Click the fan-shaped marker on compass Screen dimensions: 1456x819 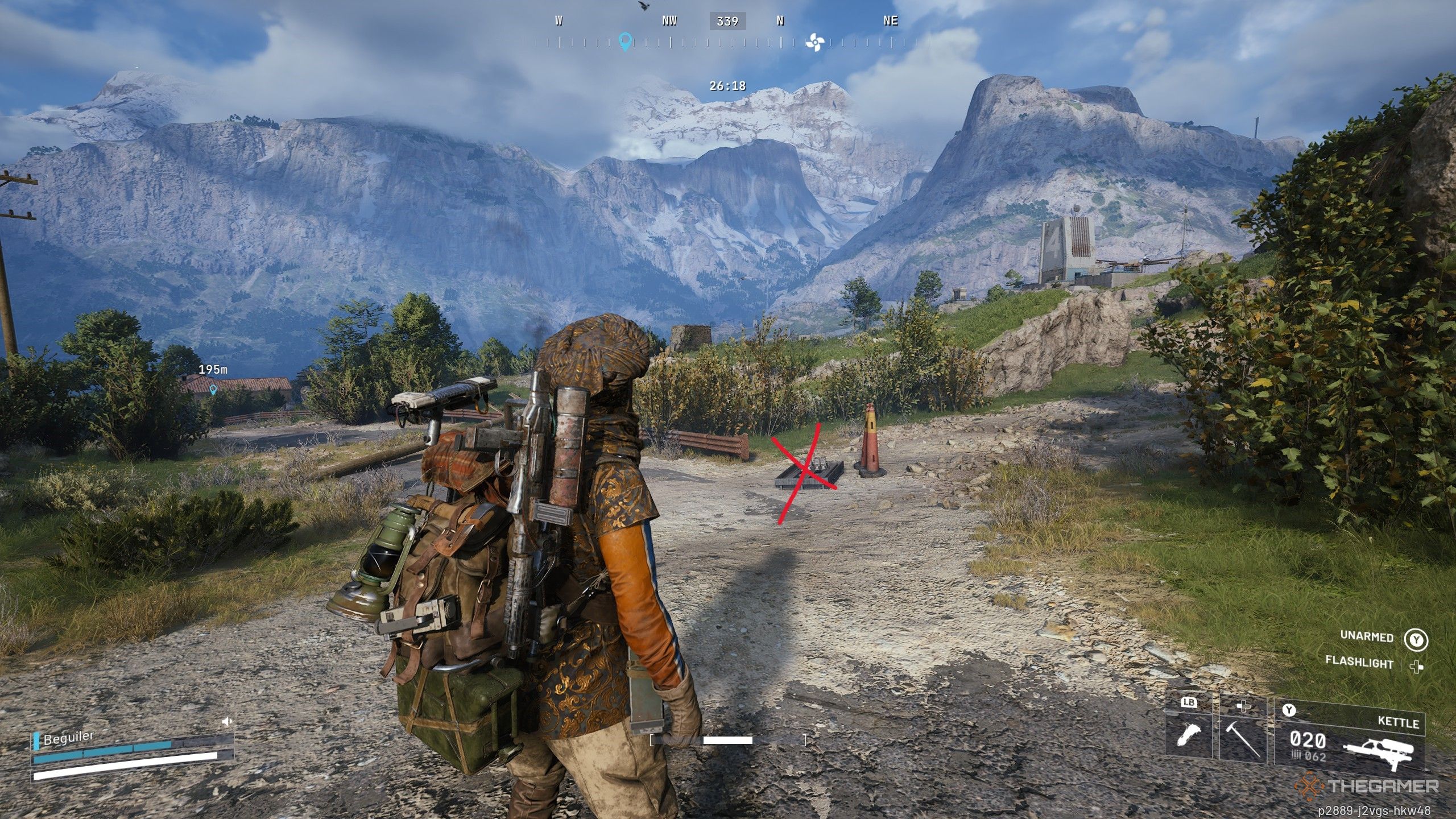(814, 42)
